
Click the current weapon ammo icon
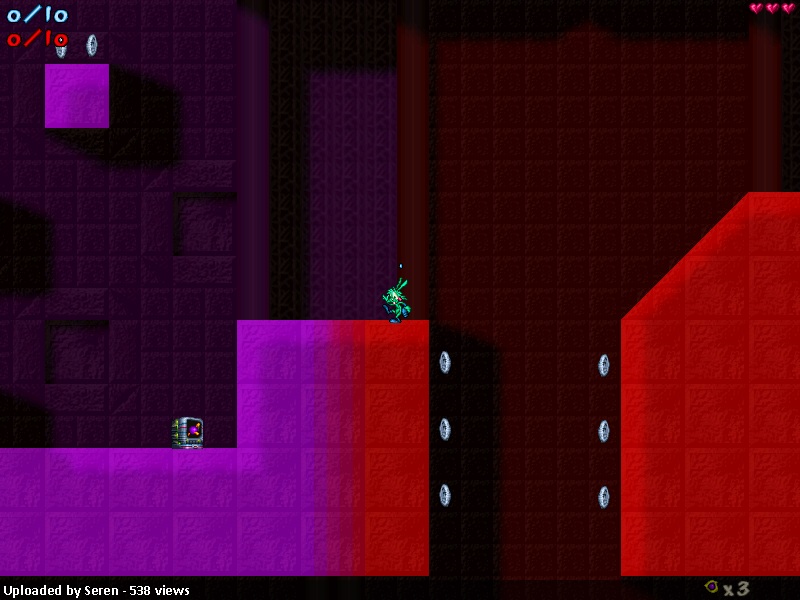[711, 587]
